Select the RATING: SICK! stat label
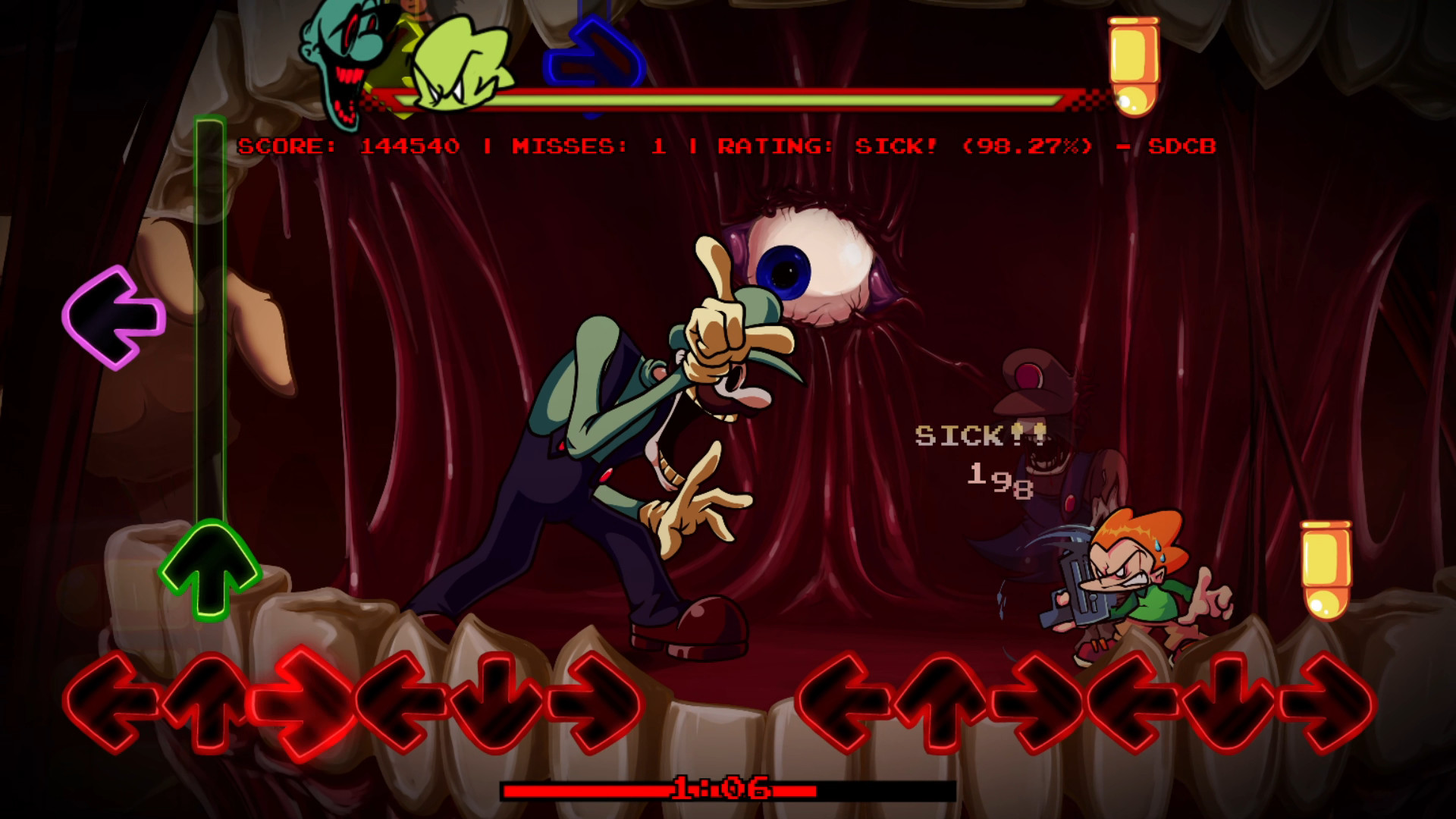This screenshot has height=819, width=1456. point(827,146)
